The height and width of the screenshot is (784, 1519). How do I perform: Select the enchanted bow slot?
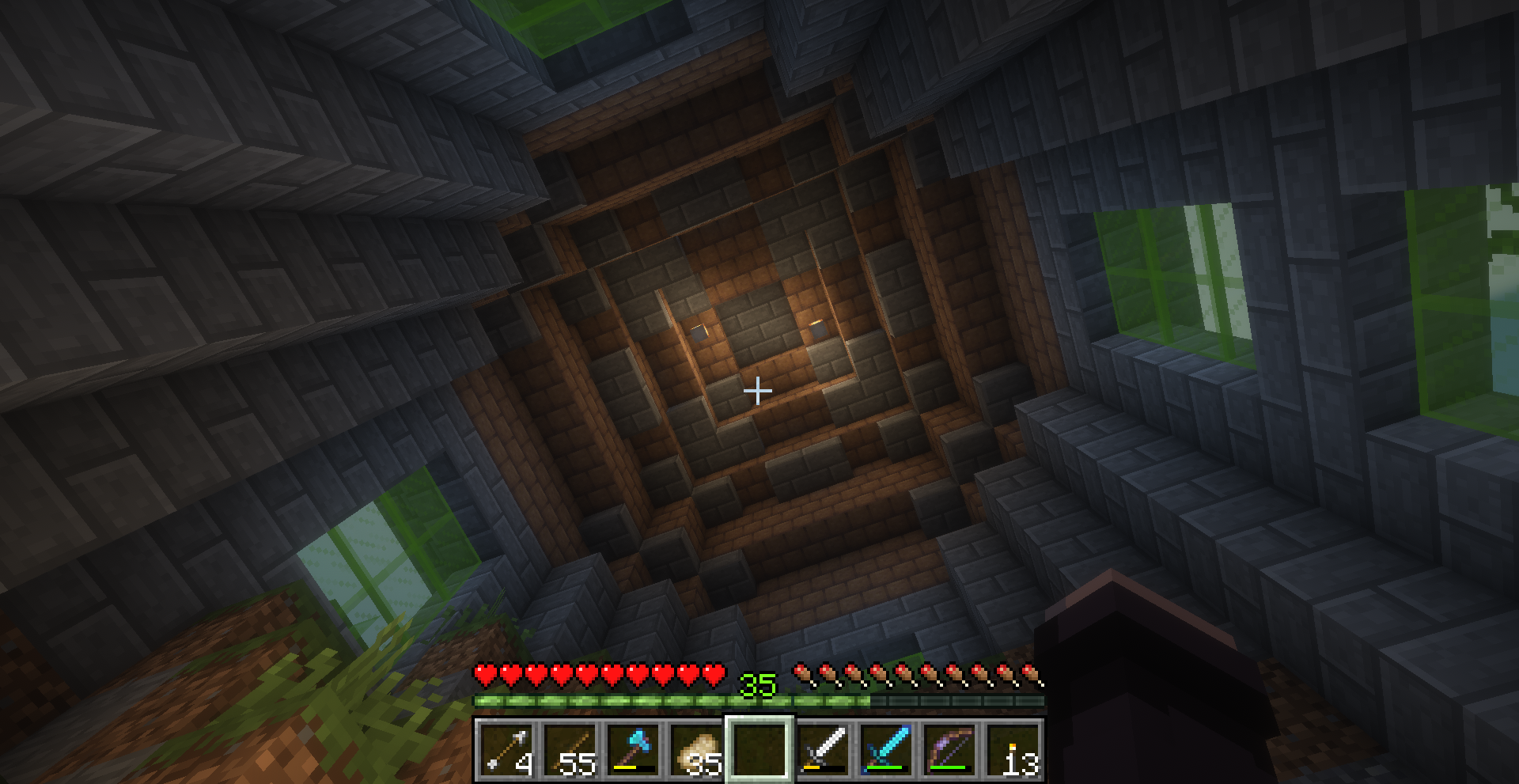(x=949, y=749)
